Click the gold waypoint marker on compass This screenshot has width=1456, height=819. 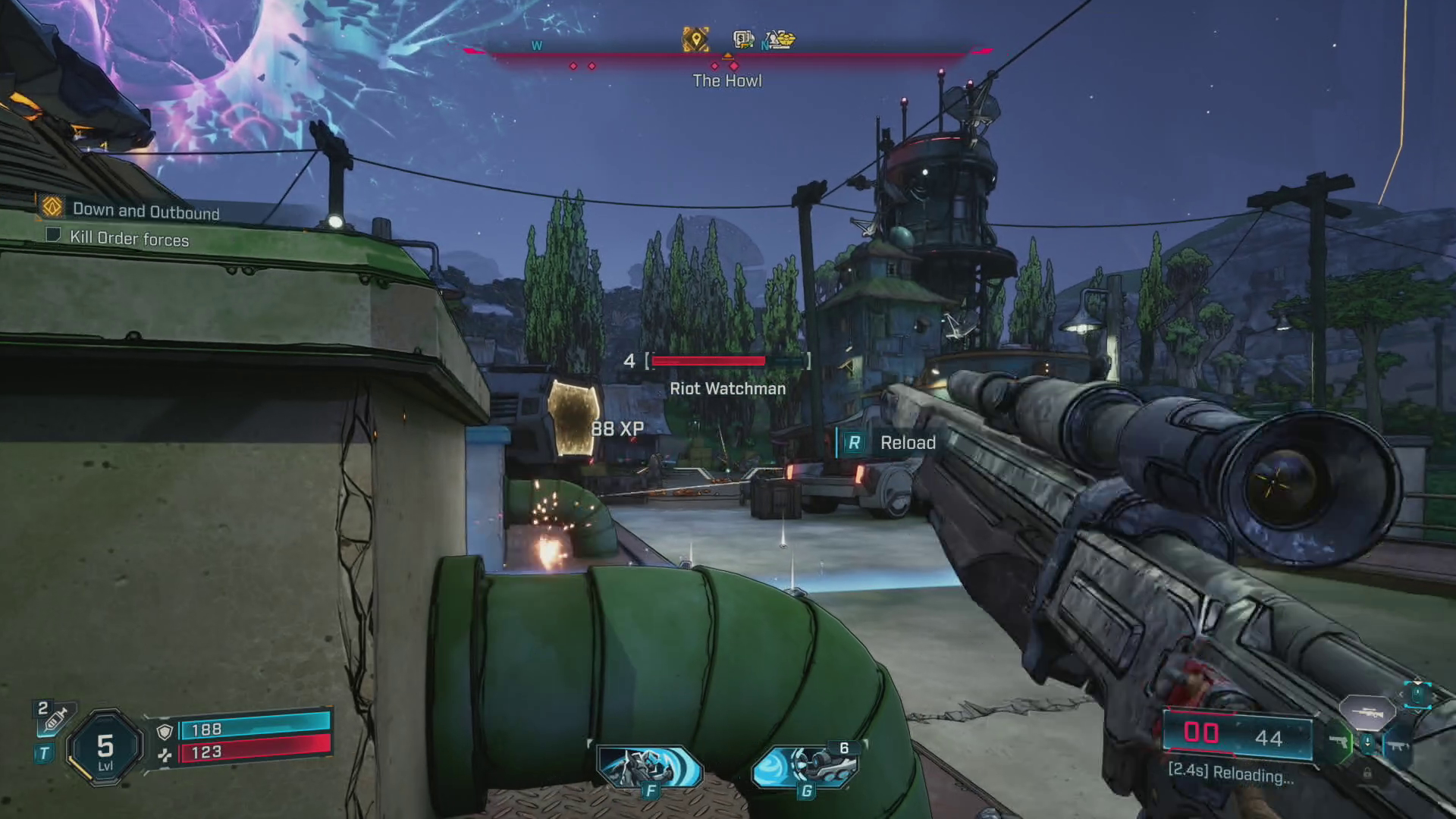(x=695, y=39)
